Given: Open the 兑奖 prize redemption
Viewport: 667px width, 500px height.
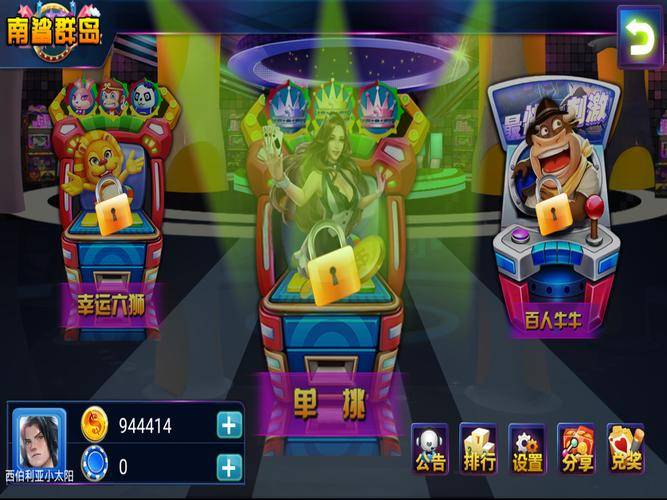Looking at the screenshot, I should point(625,448).
